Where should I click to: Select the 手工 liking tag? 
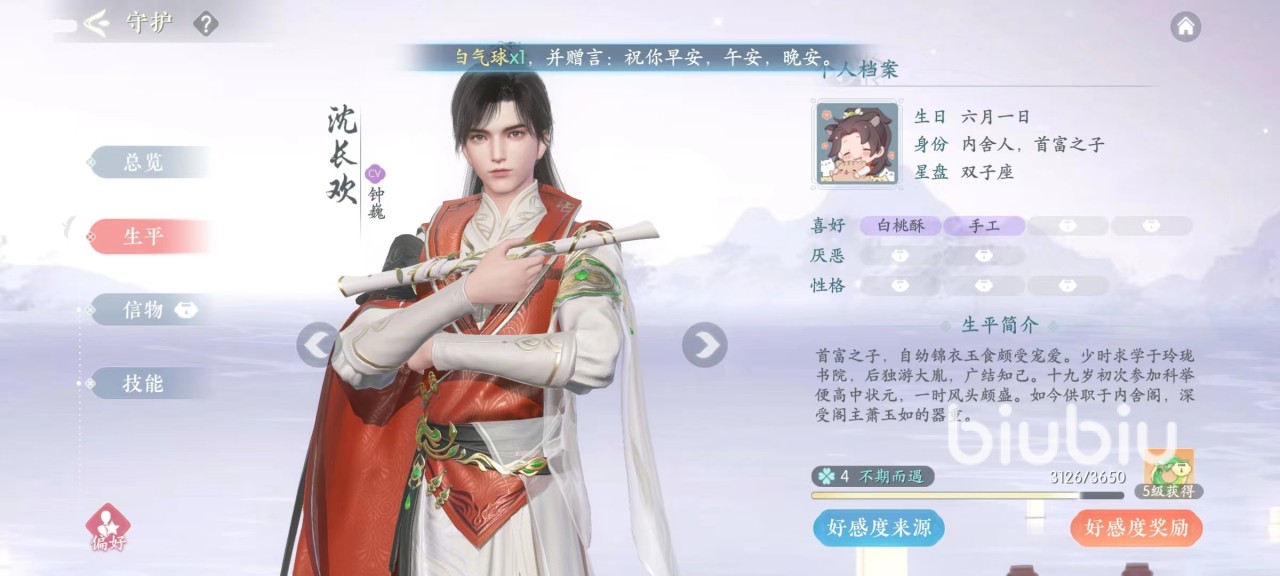click(x=984, y=226)
